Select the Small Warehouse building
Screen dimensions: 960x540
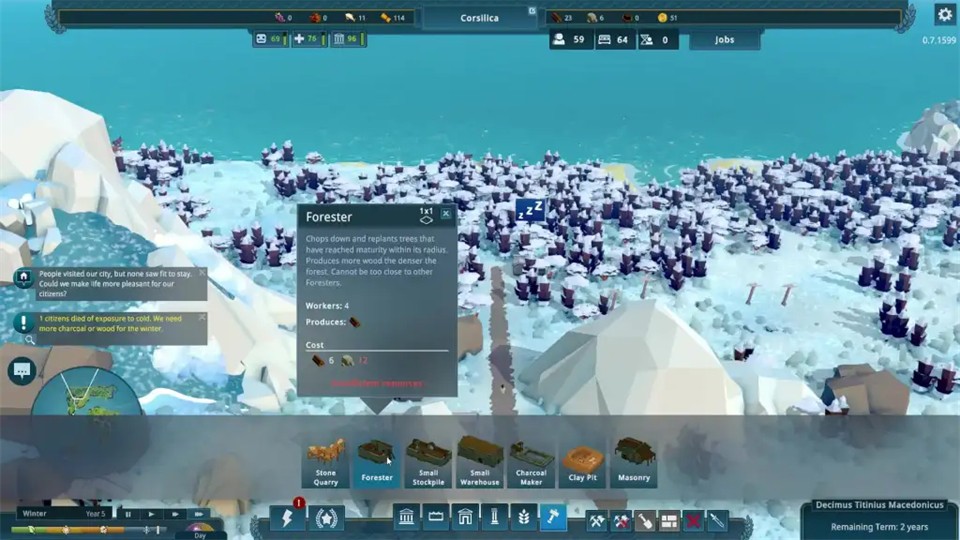(x=480, y=461)
